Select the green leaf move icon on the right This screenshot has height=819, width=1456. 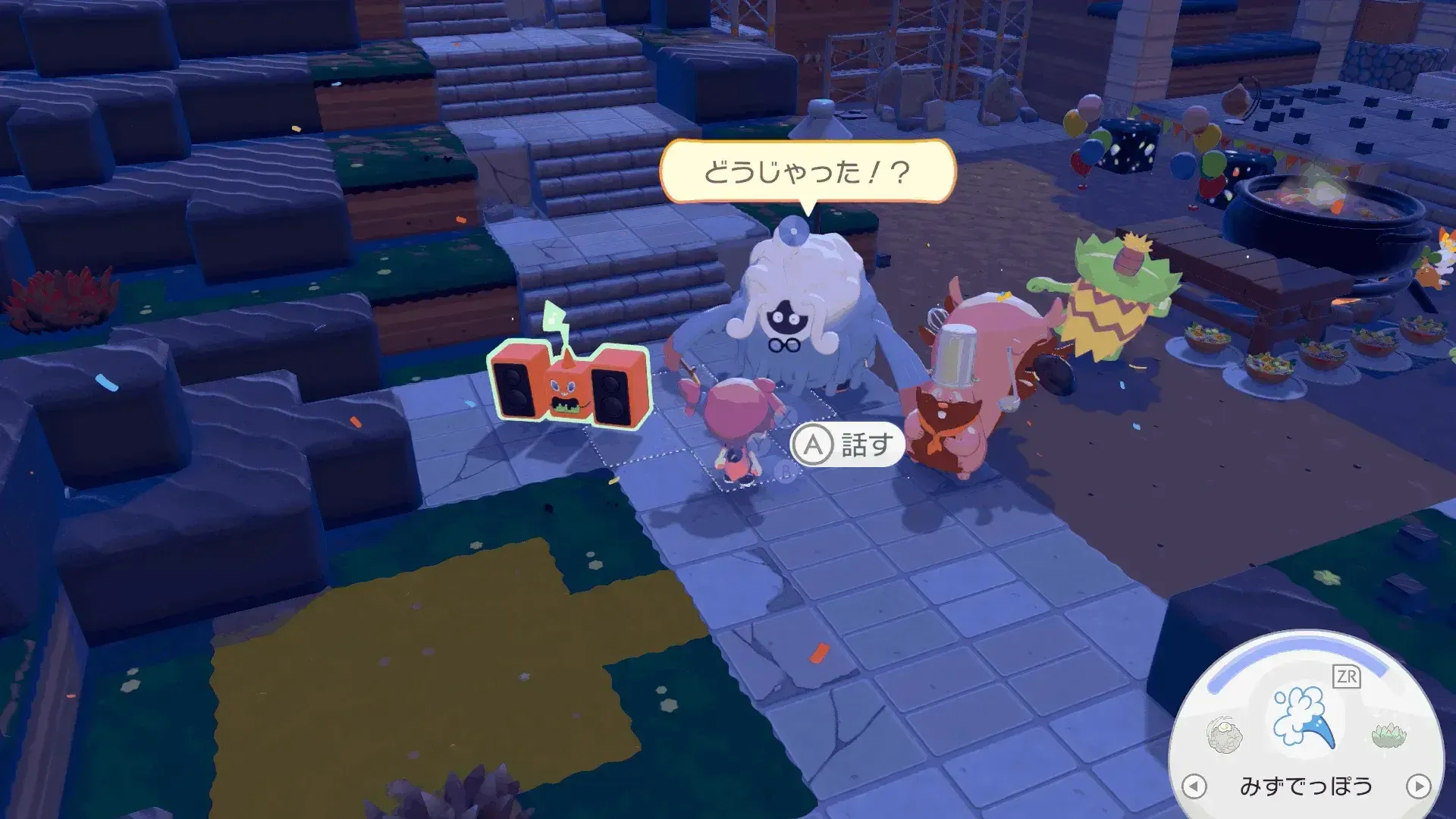(1387, 734)
